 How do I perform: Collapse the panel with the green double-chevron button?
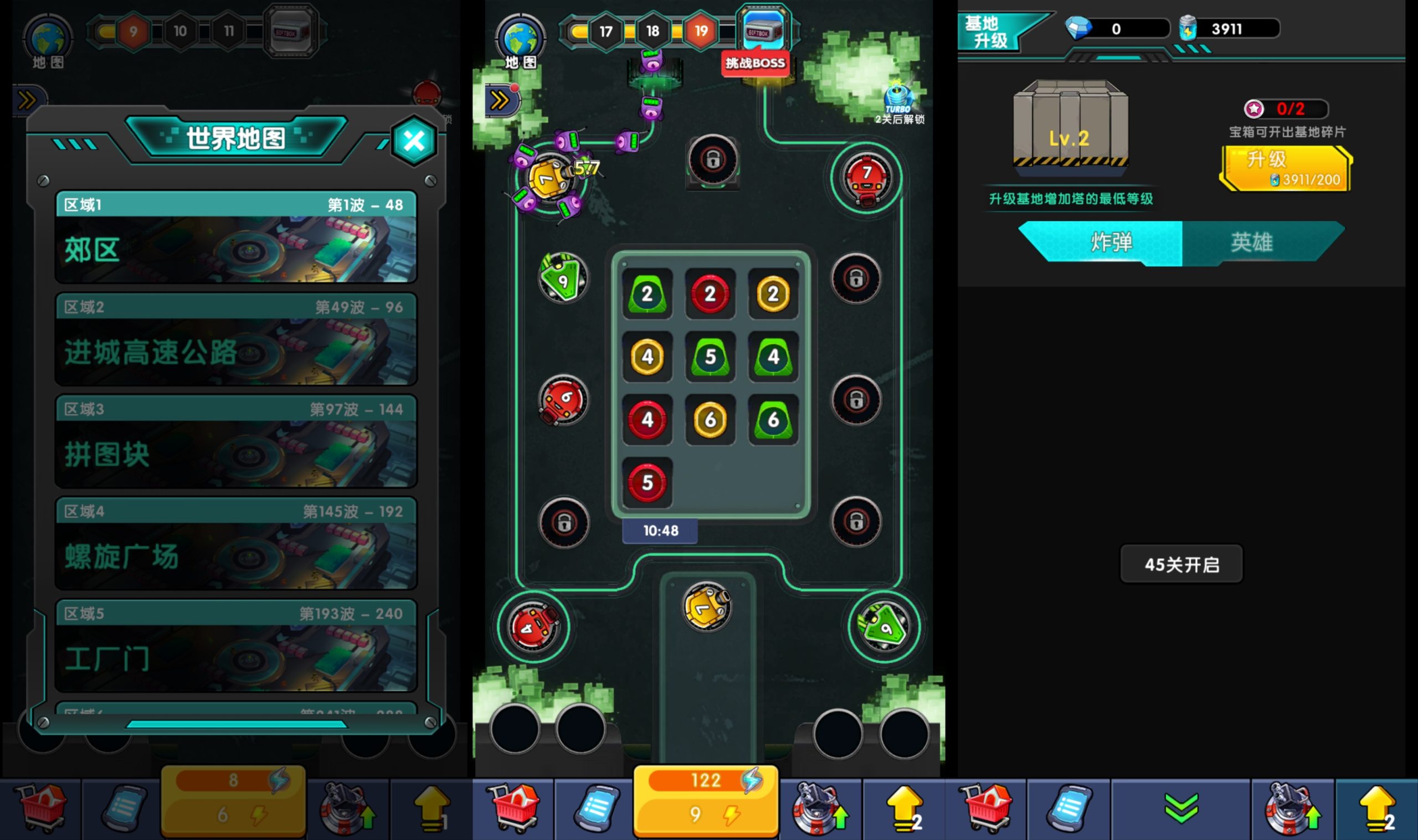[x=1181, y=808]
